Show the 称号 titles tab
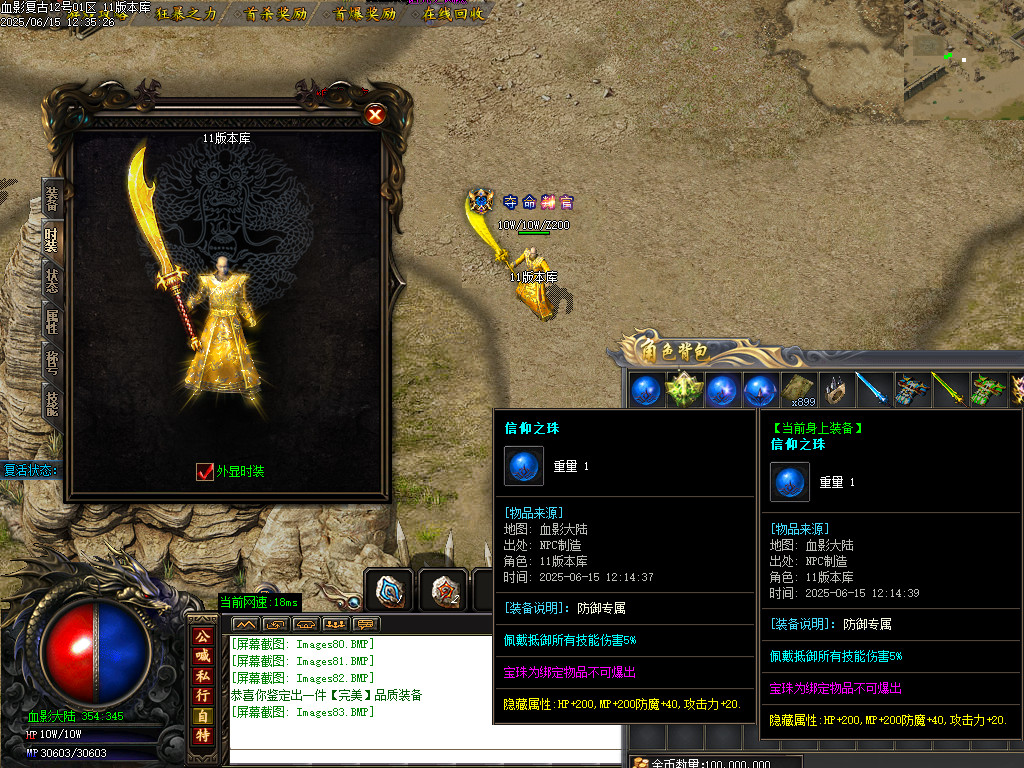 pyautogui.click(x=52, y=362)
